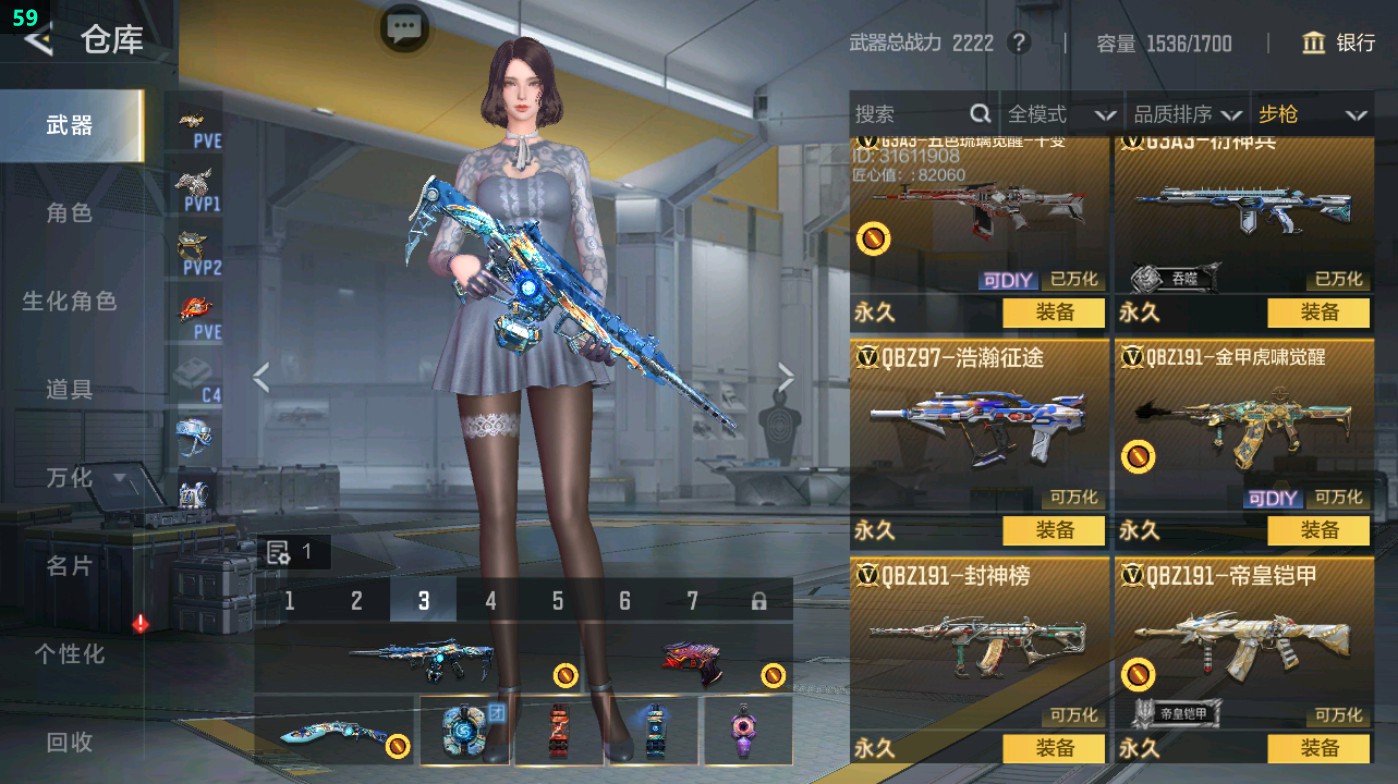
Task: Rotate character with the right arrow
Action: point(786,378)
